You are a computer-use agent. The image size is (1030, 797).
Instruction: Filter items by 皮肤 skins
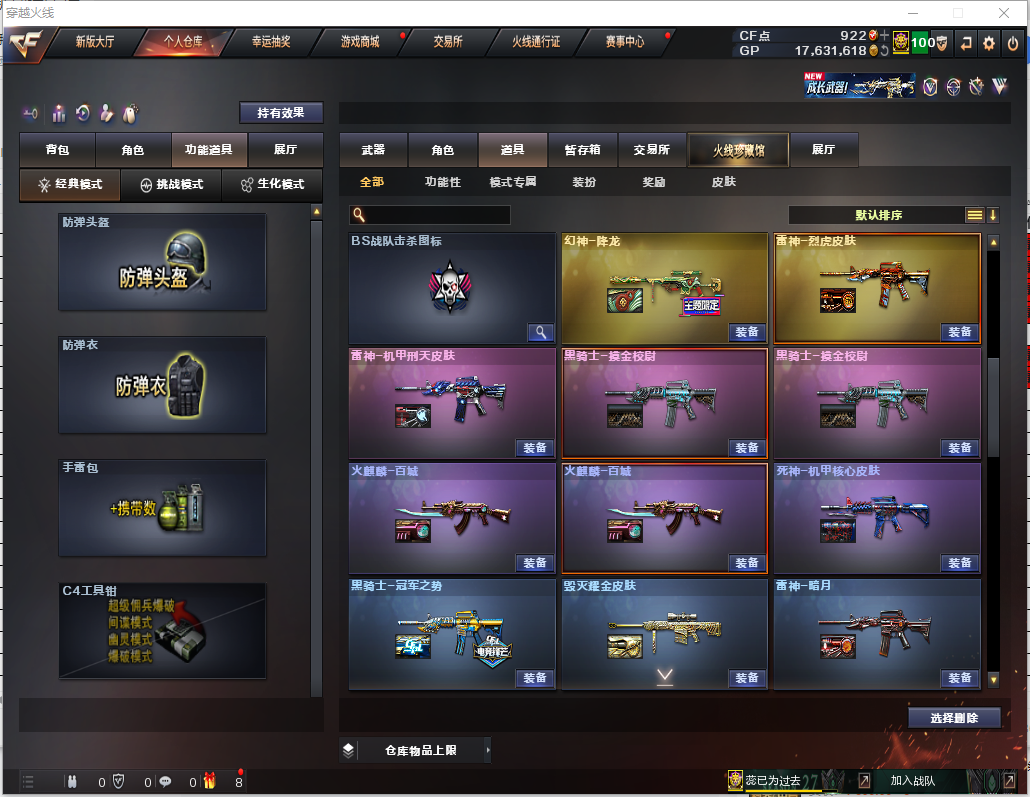pyautogui.click(x=724, y=182)
